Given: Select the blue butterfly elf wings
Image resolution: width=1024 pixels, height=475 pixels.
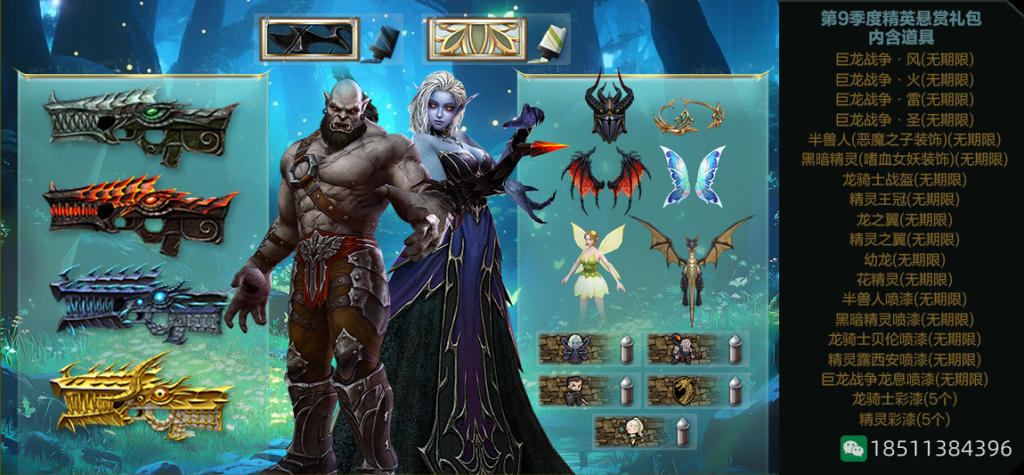Looking at the screenshot, I should (692, 176).
